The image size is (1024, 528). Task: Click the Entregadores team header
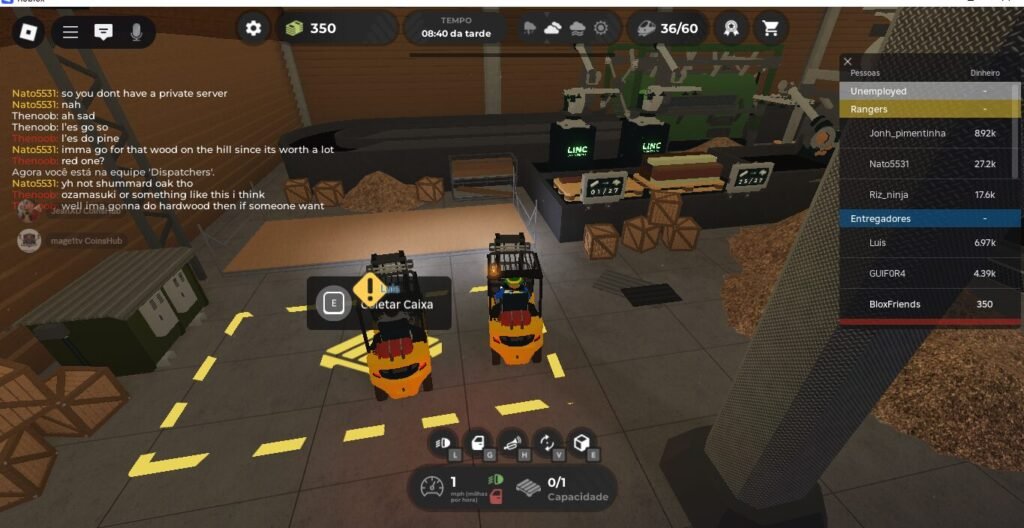click(929, 218)
